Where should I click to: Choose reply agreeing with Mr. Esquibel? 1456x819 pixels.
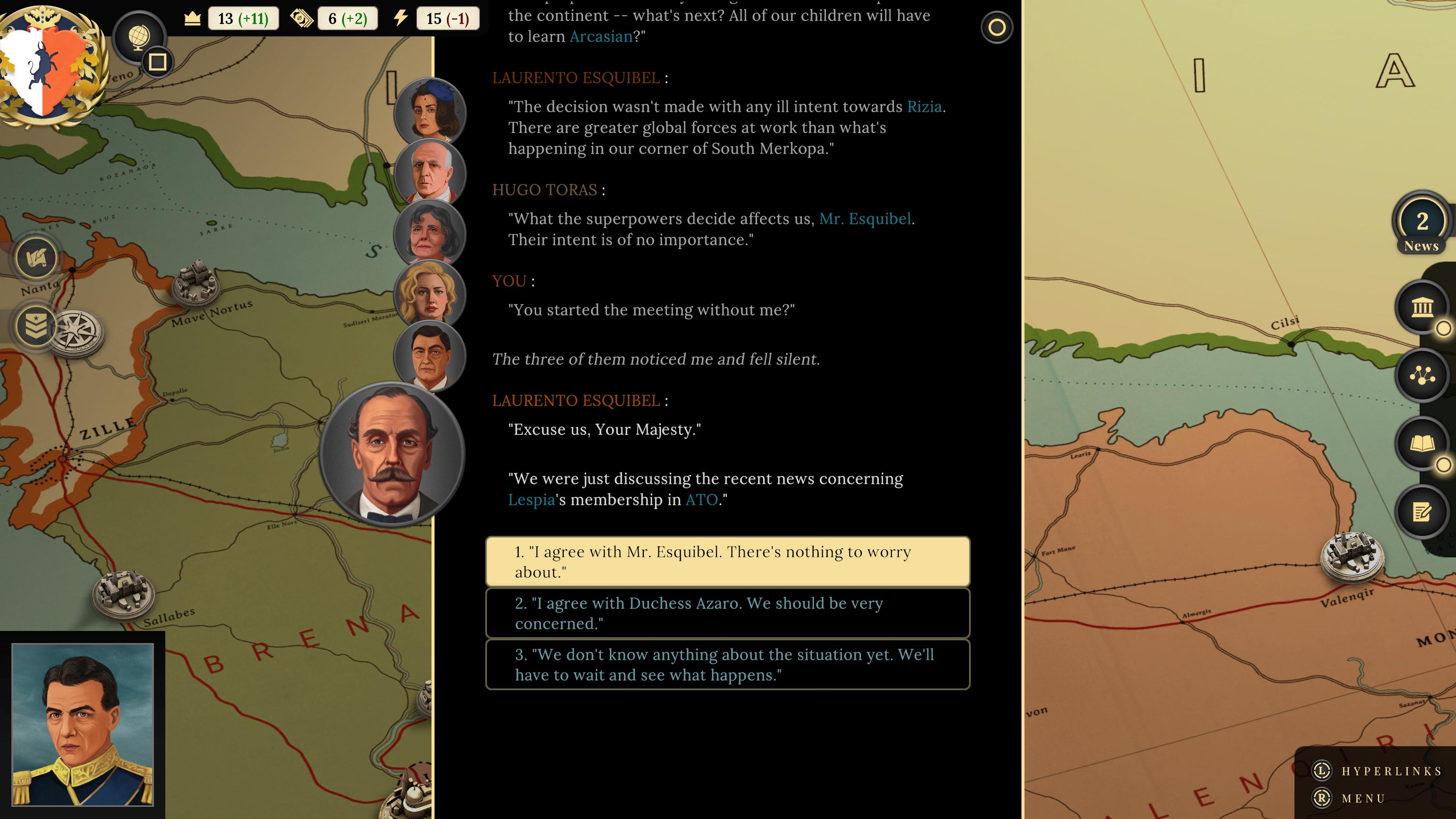pyautogui.click(x=728, y=561)
